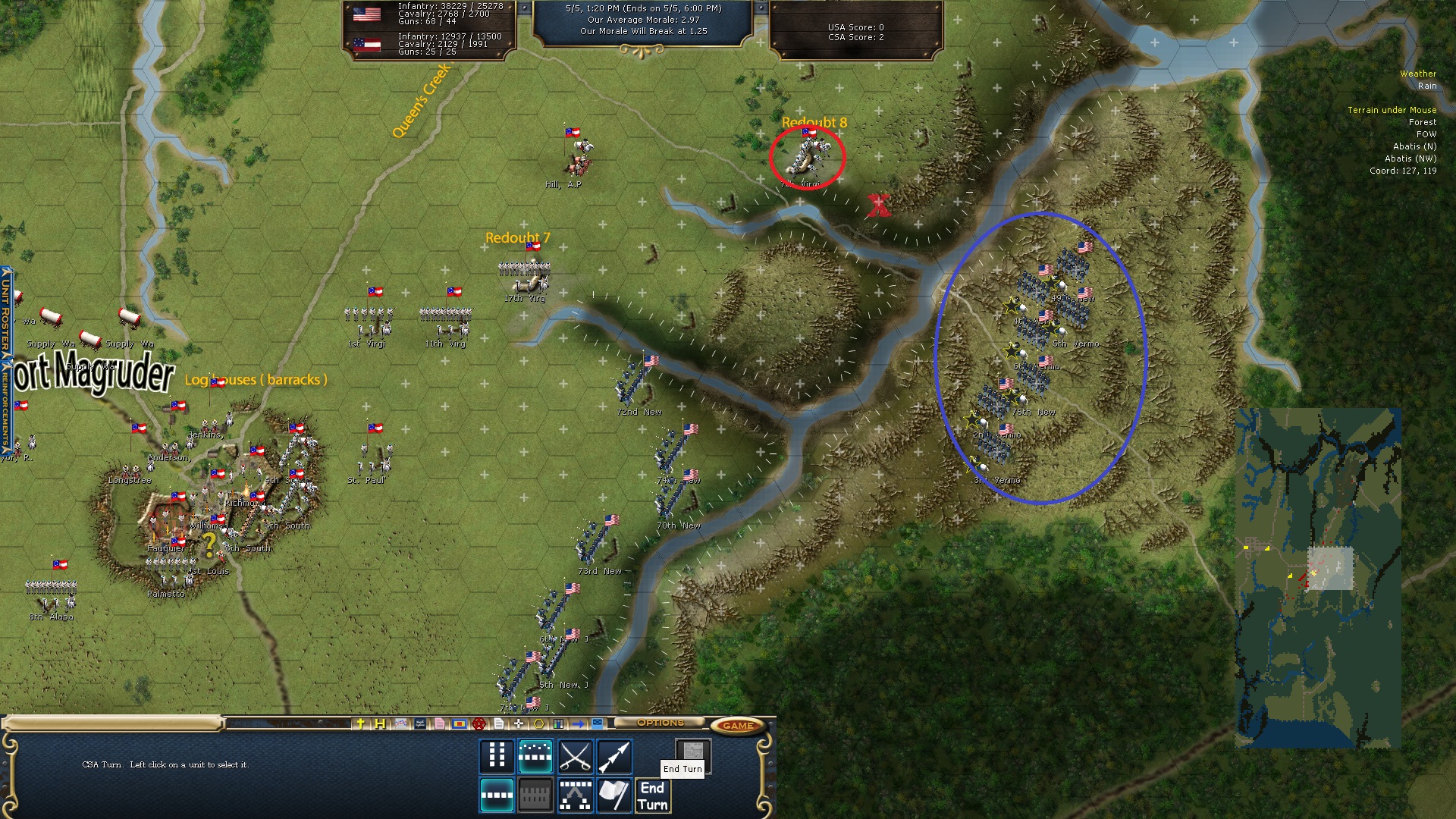Toggle the yellow hexagon grid icon
Image resolution: width=1456 pixels, height=819 pixels.
[538, 723]
